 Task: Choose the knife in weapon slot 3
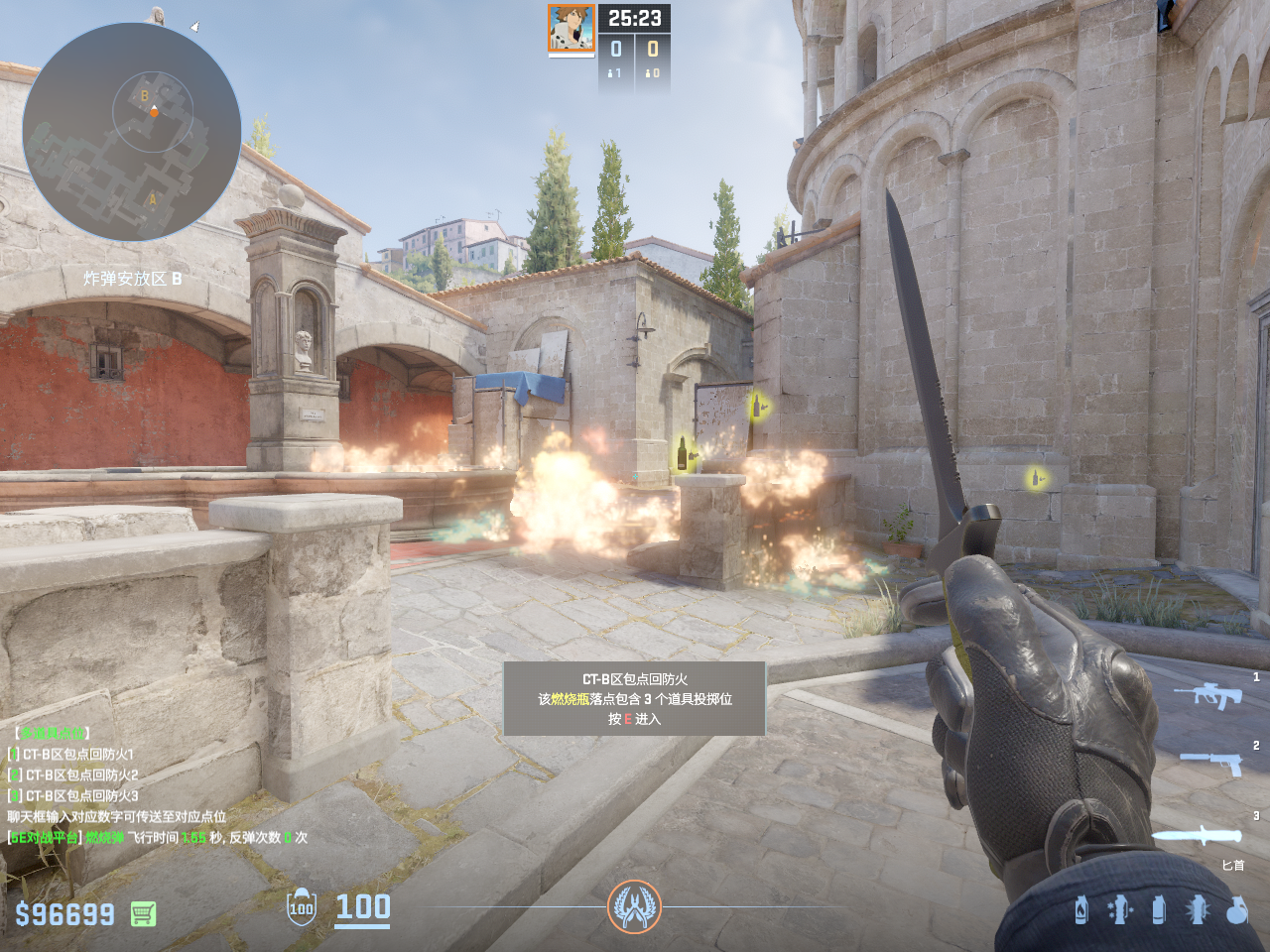pos(1197,835)
